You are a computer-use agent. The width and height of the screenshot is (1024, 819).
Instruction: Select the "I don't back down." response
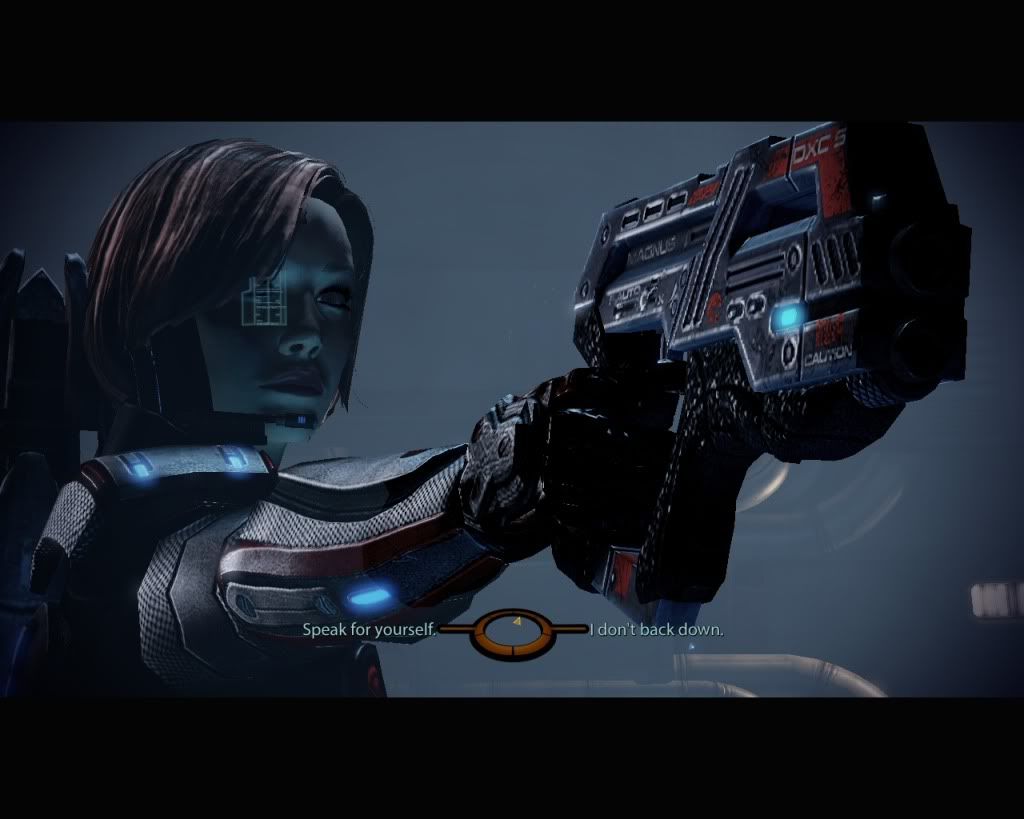pyautogui.click(x=657, y=631)
